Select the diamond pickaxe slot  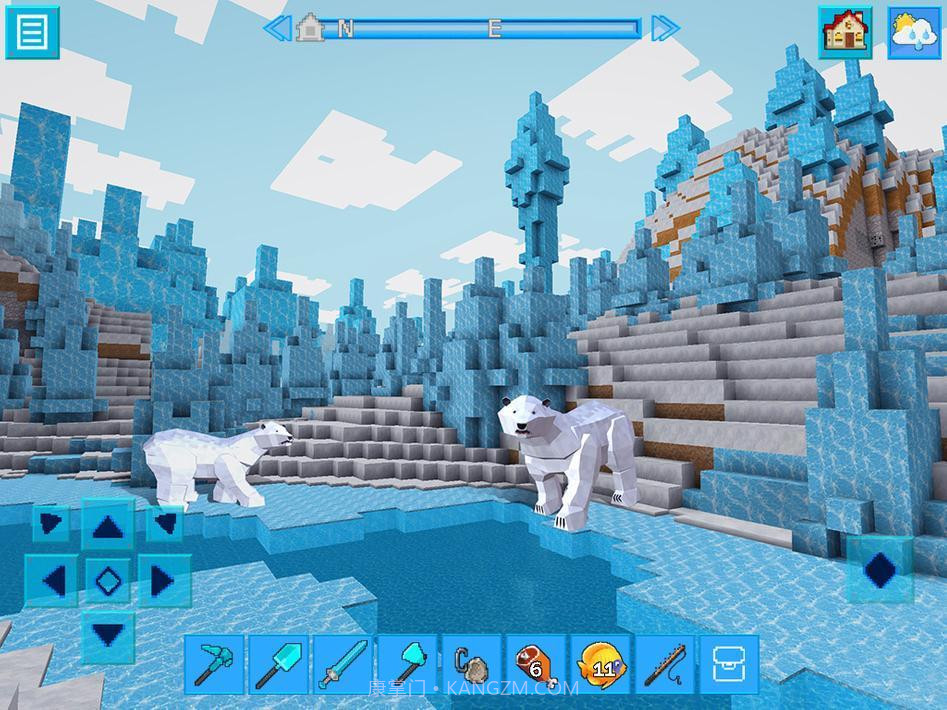(x=214, y=664)
